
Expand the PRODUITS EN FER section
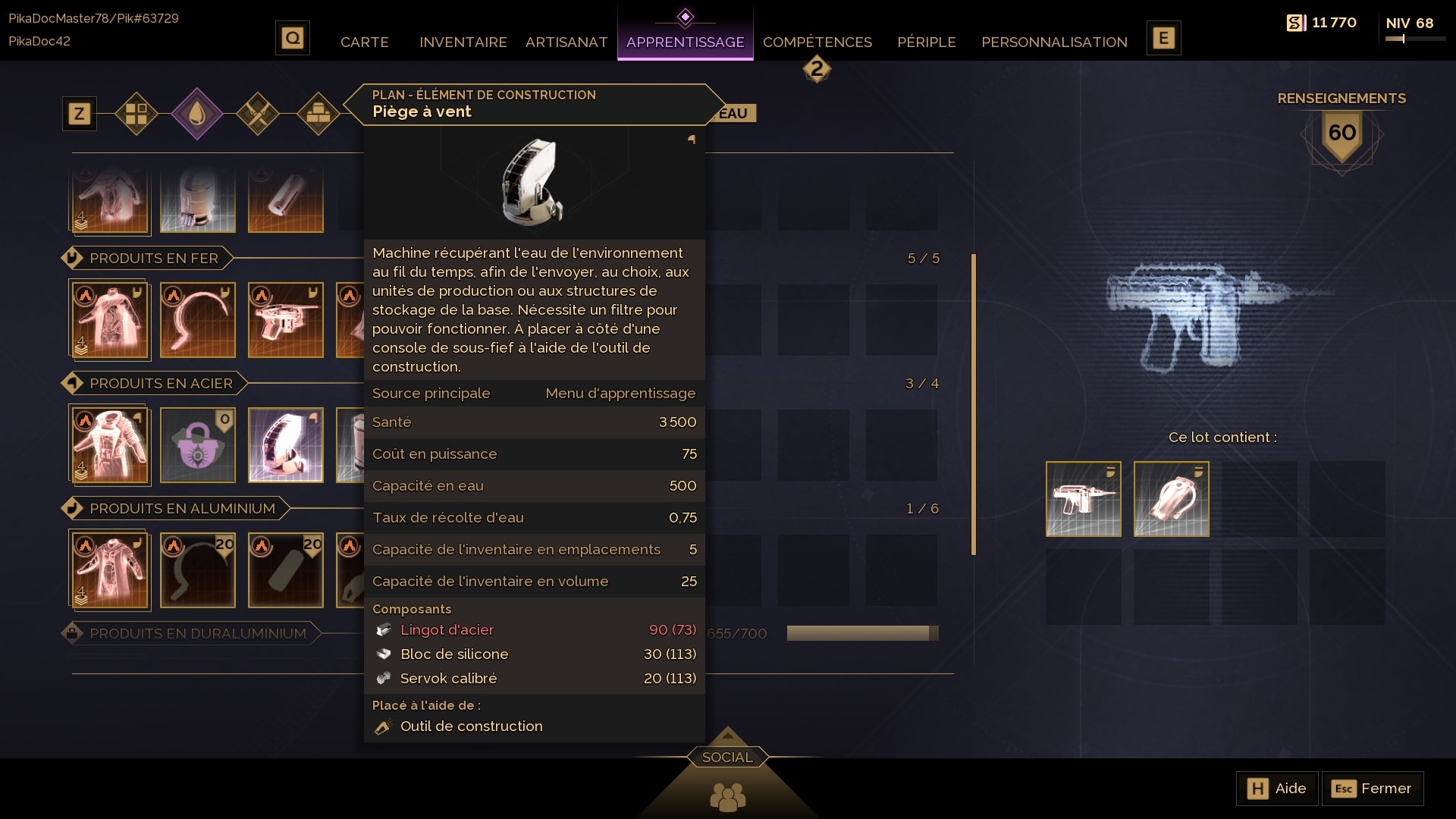[x=153, y=259]
